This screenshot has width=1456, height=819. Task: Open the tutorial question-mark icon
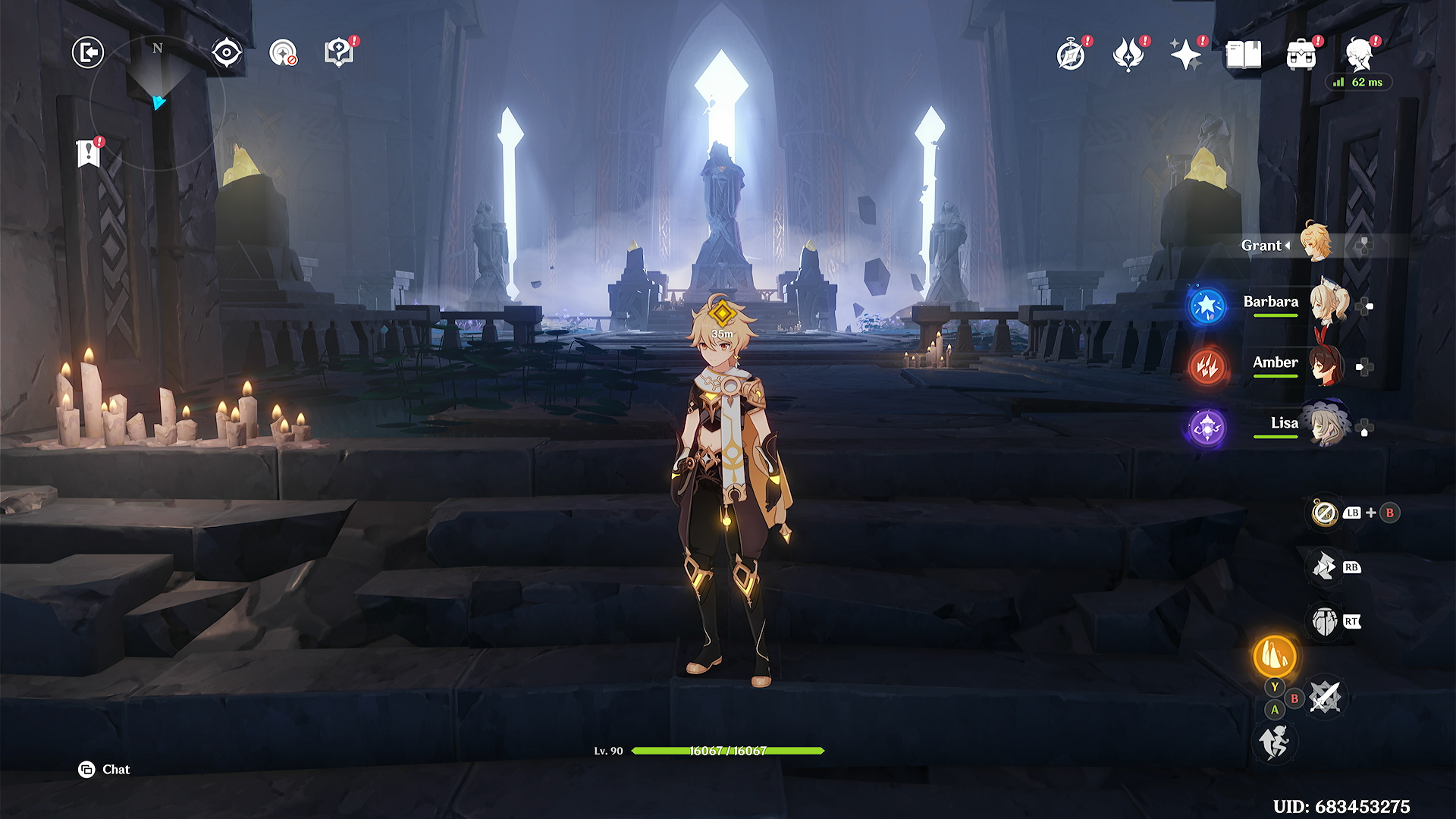coord(339,53)
